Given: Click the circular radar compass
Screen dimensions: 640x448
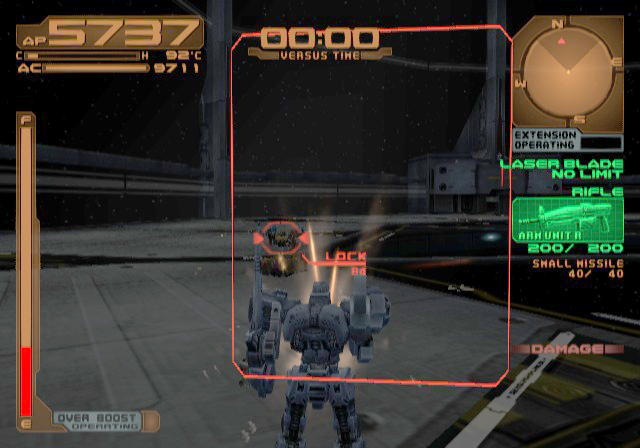Looking at the screenshot, I should pos(567,72).
